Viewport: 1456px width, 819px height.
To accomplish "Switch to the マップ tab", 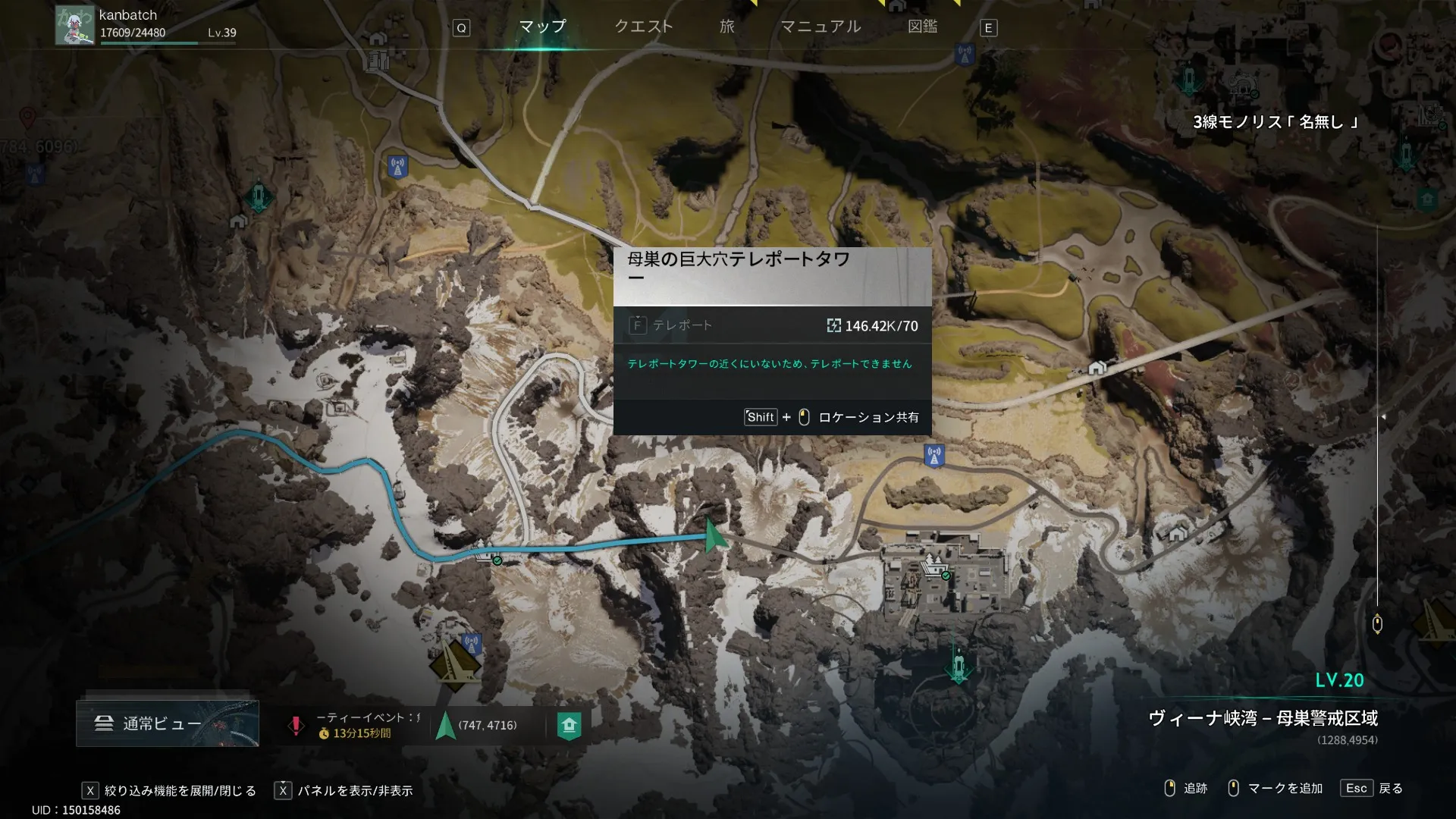I will click(x=542, y=27).
